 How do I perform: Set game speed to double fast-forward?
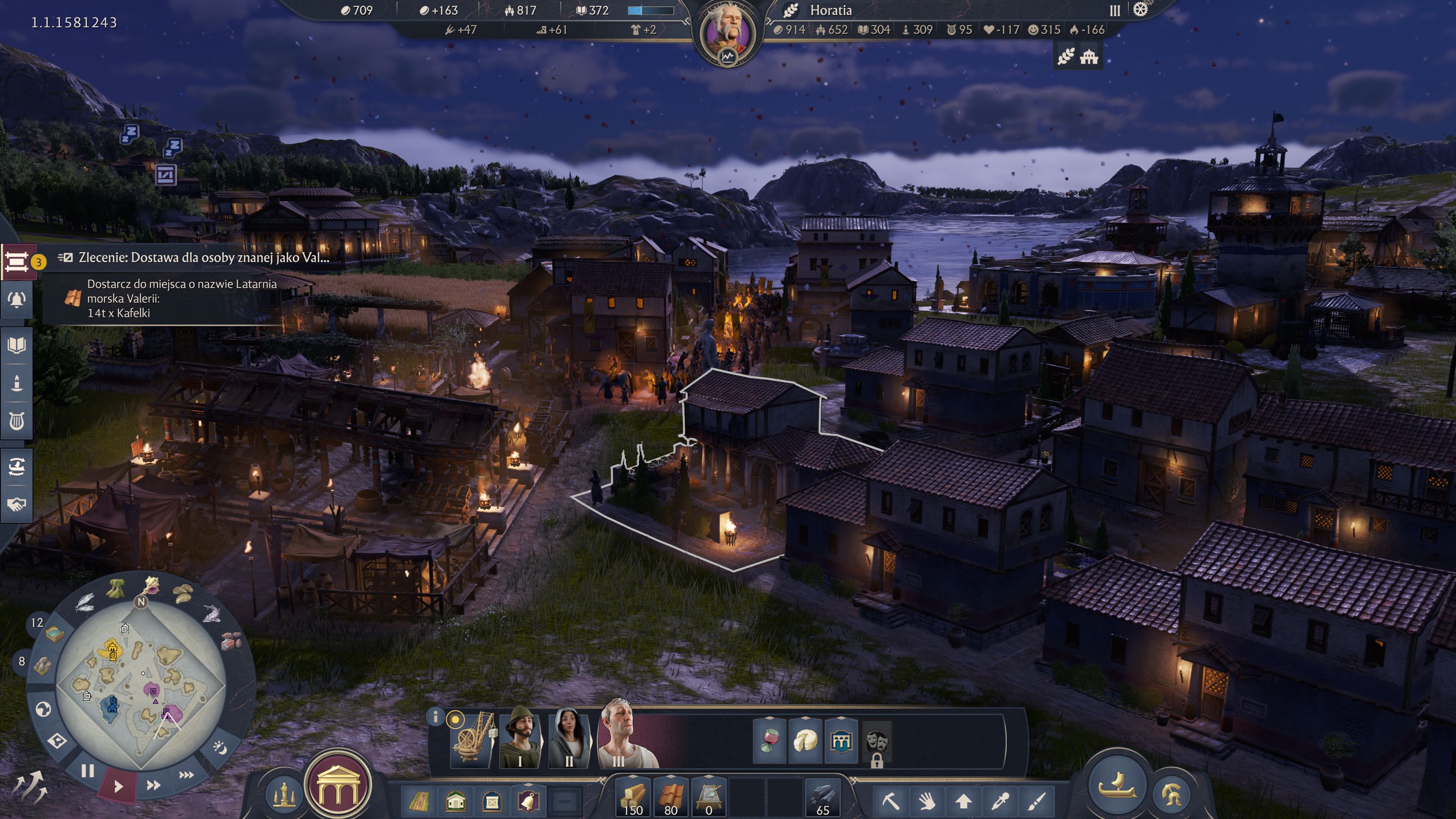point(153,785)
